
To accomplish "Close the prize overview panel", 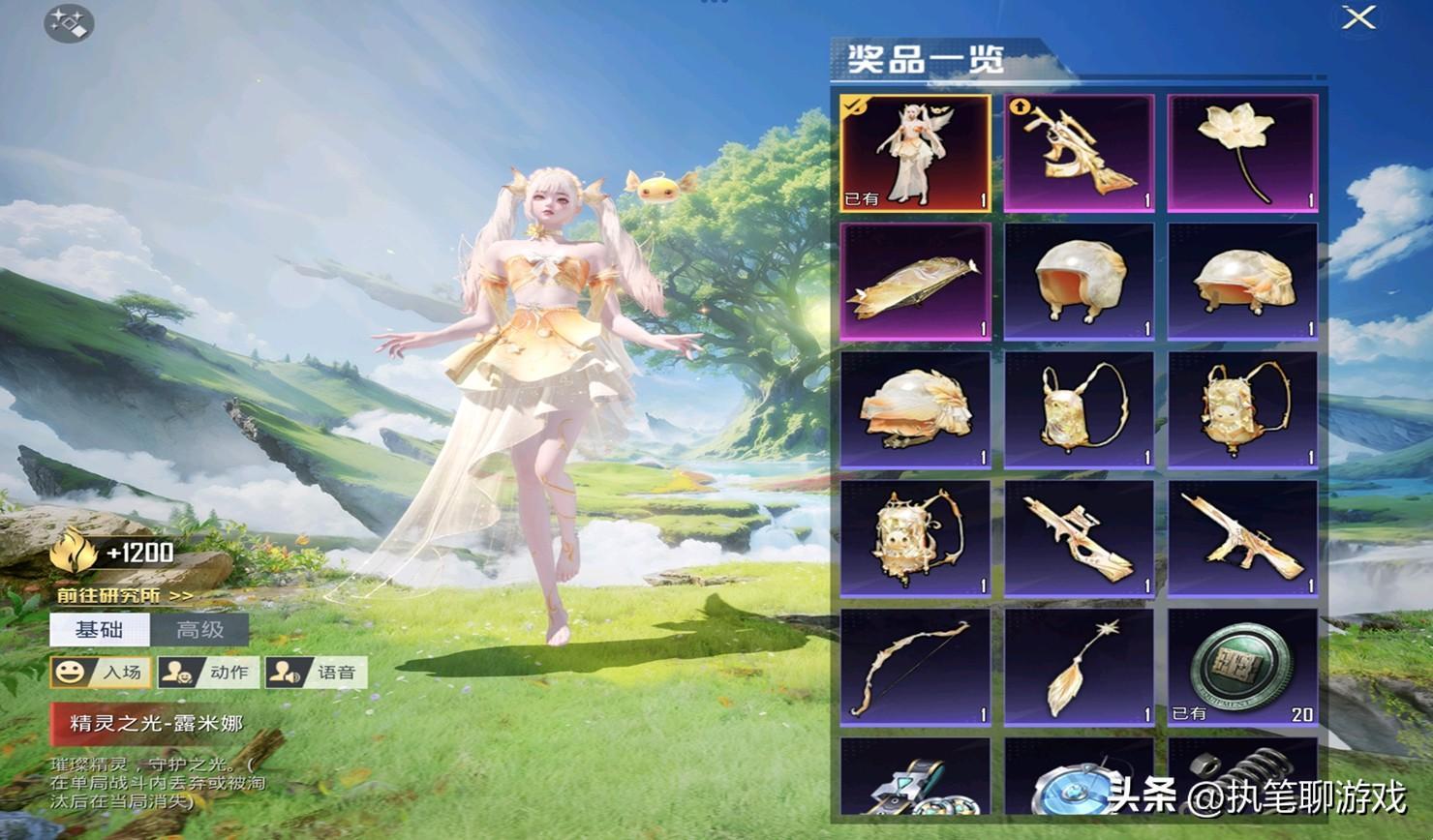I will (1359, 17).
